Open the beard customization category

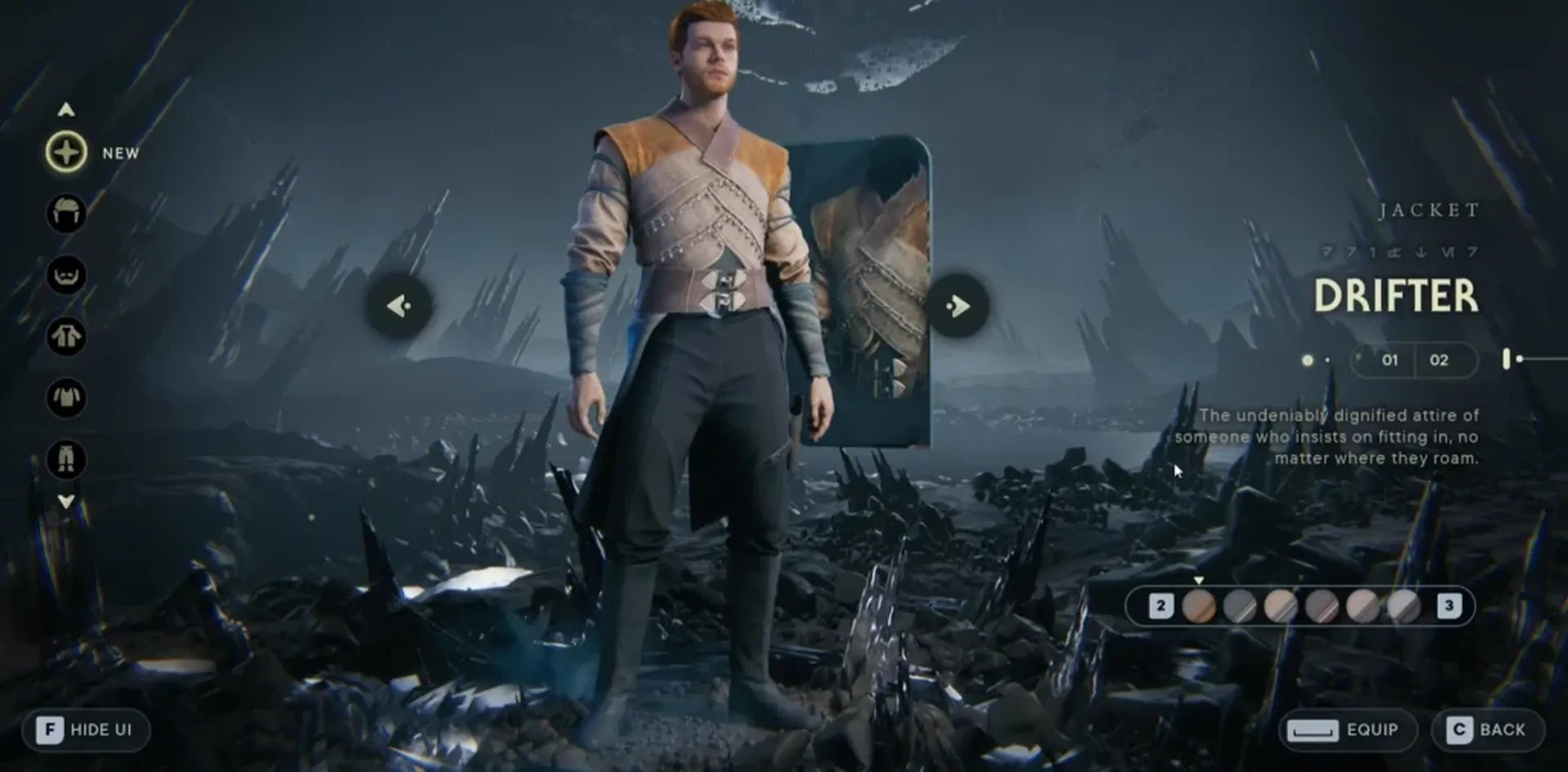point(66,275)
